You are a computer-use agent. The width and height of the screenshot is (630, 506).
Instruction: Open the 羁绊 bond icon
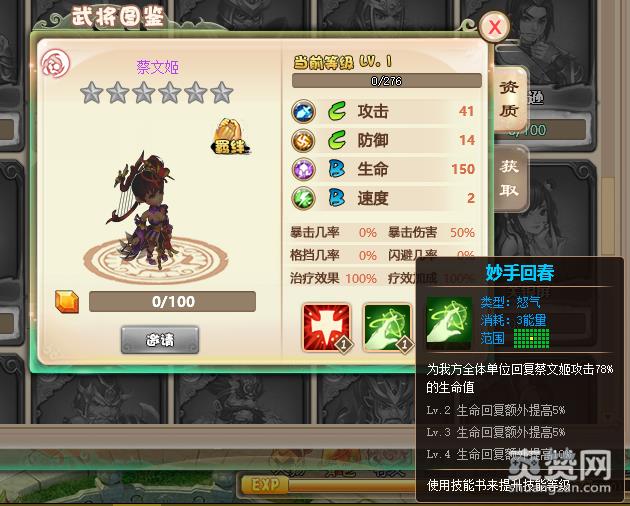click(229, 137)
